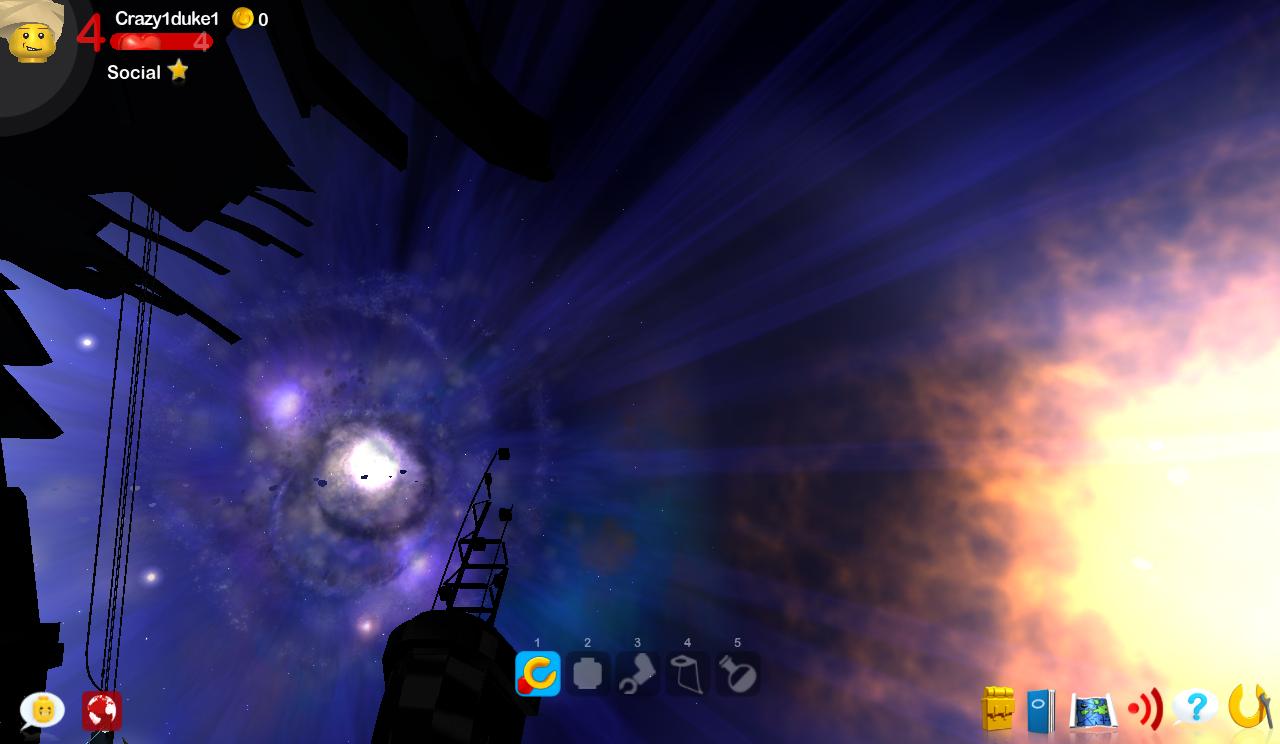The width and height of the screenshot is (1280, 744).
Task: Expand the player avatar portrait panel
Action: click(37, 40)
